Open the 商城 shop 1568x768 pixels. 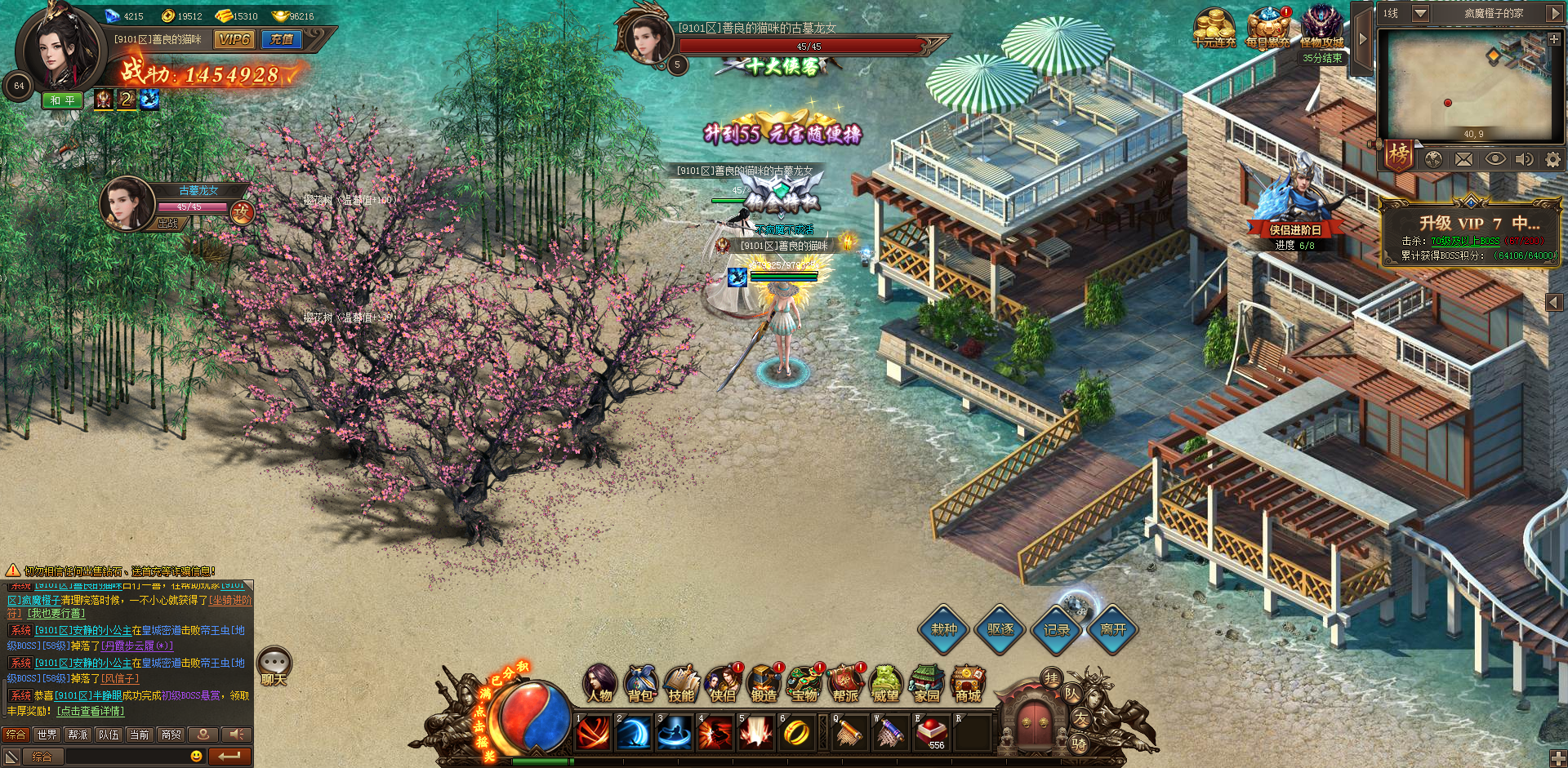[968, 684]
